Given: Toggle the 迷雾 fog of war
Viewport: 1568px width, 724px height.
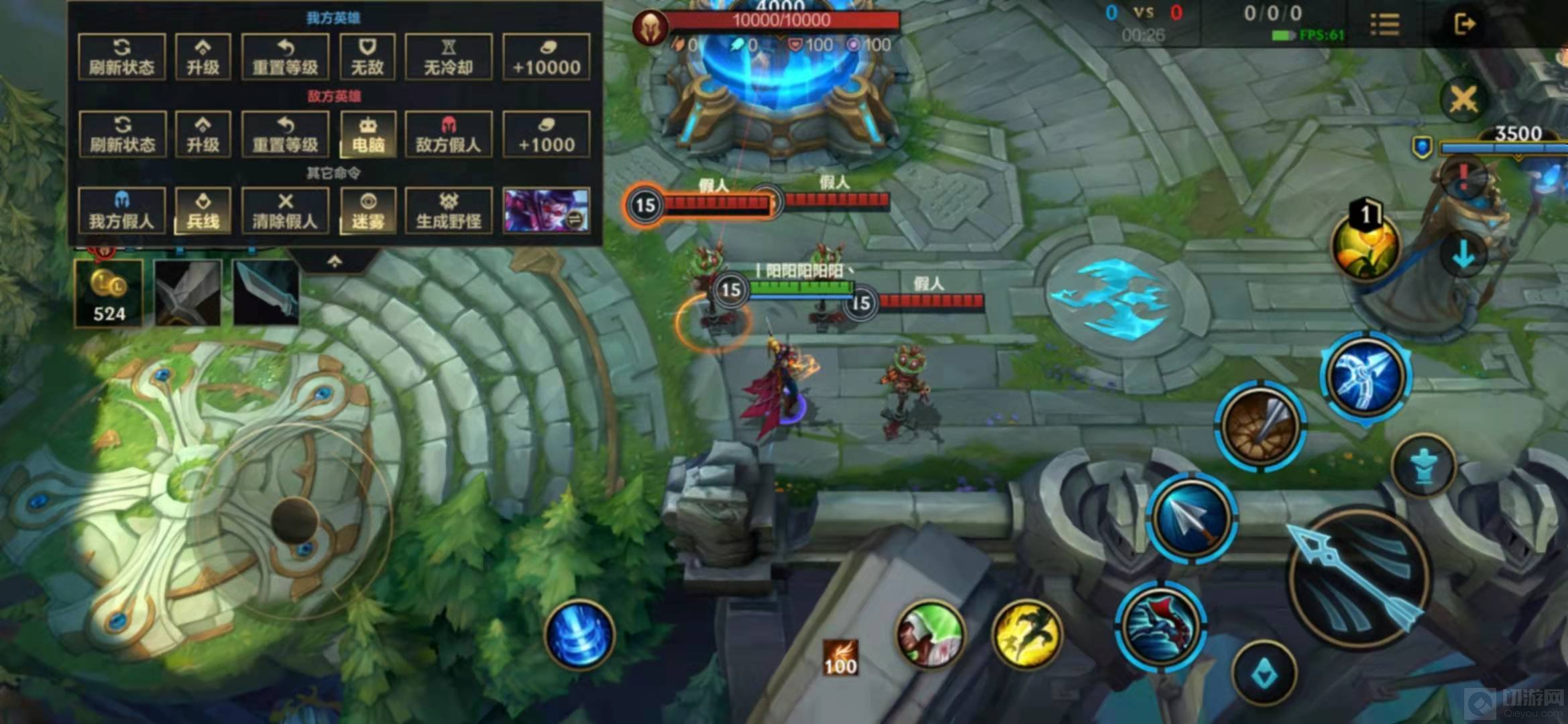Looking at the screenshot, I should pos(368,211).
